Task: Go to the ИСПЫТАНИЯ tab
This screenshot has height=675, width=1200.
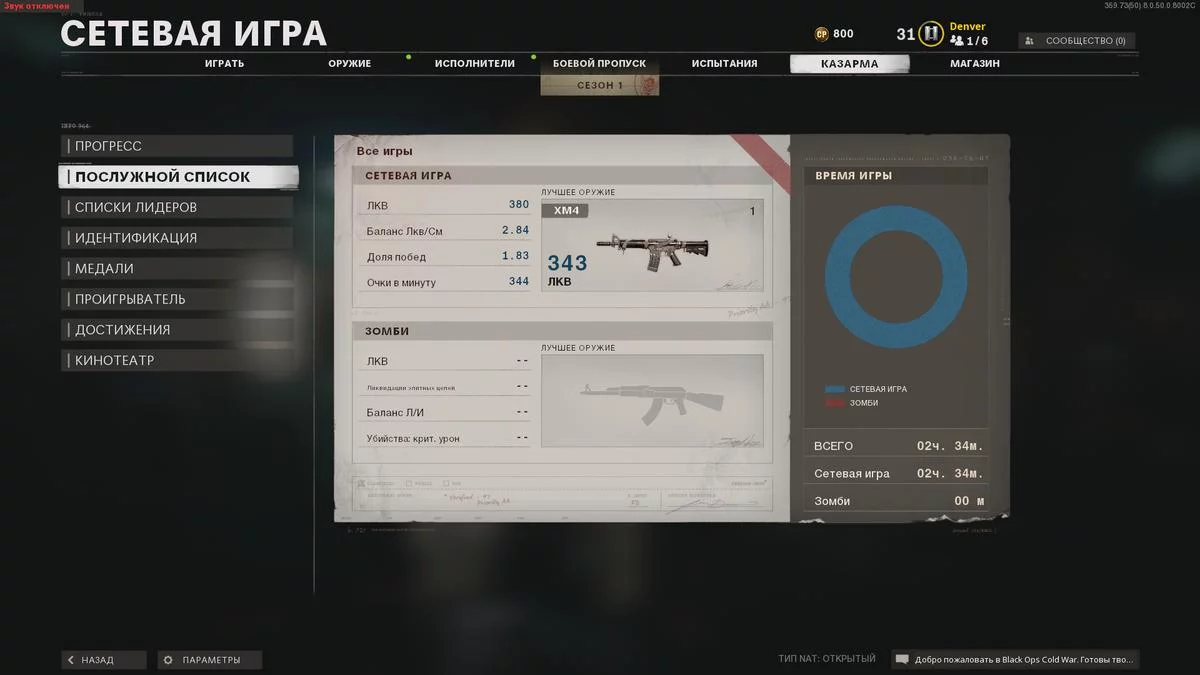Action: tap(724, 64)
